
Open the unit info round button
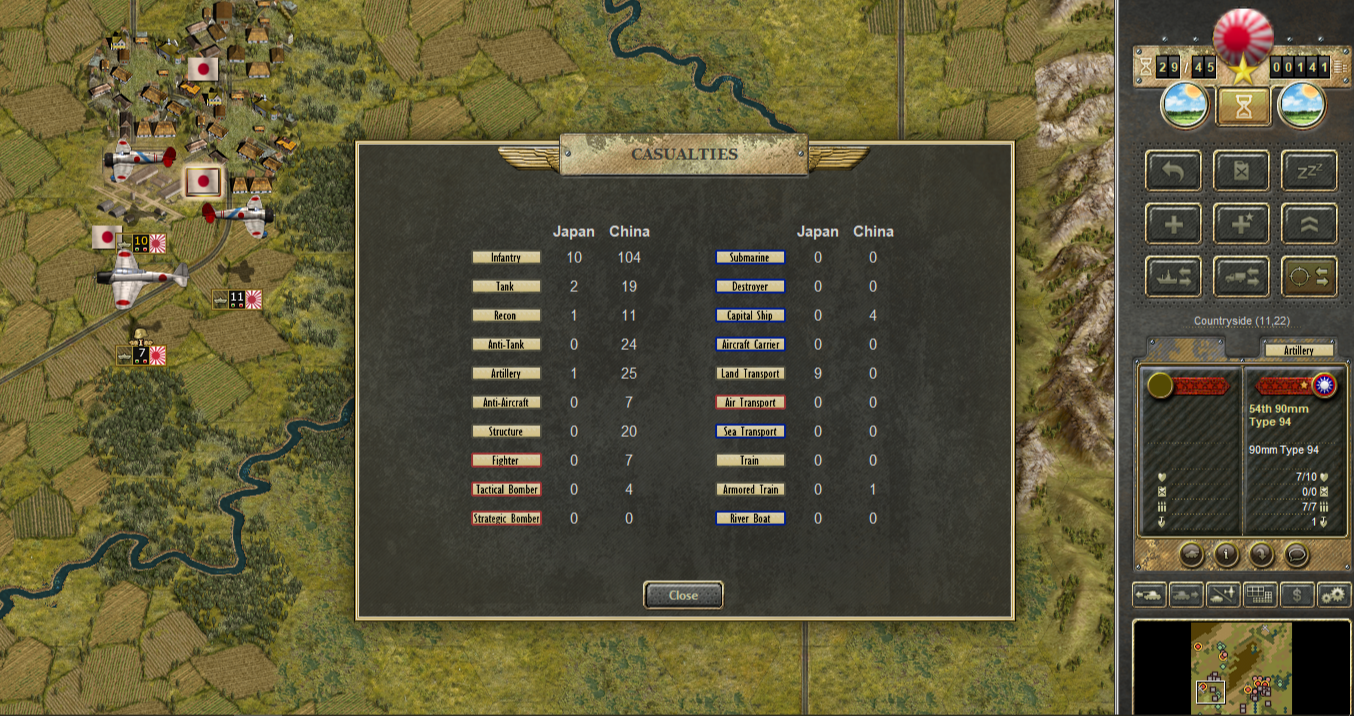click(1226, 554)
